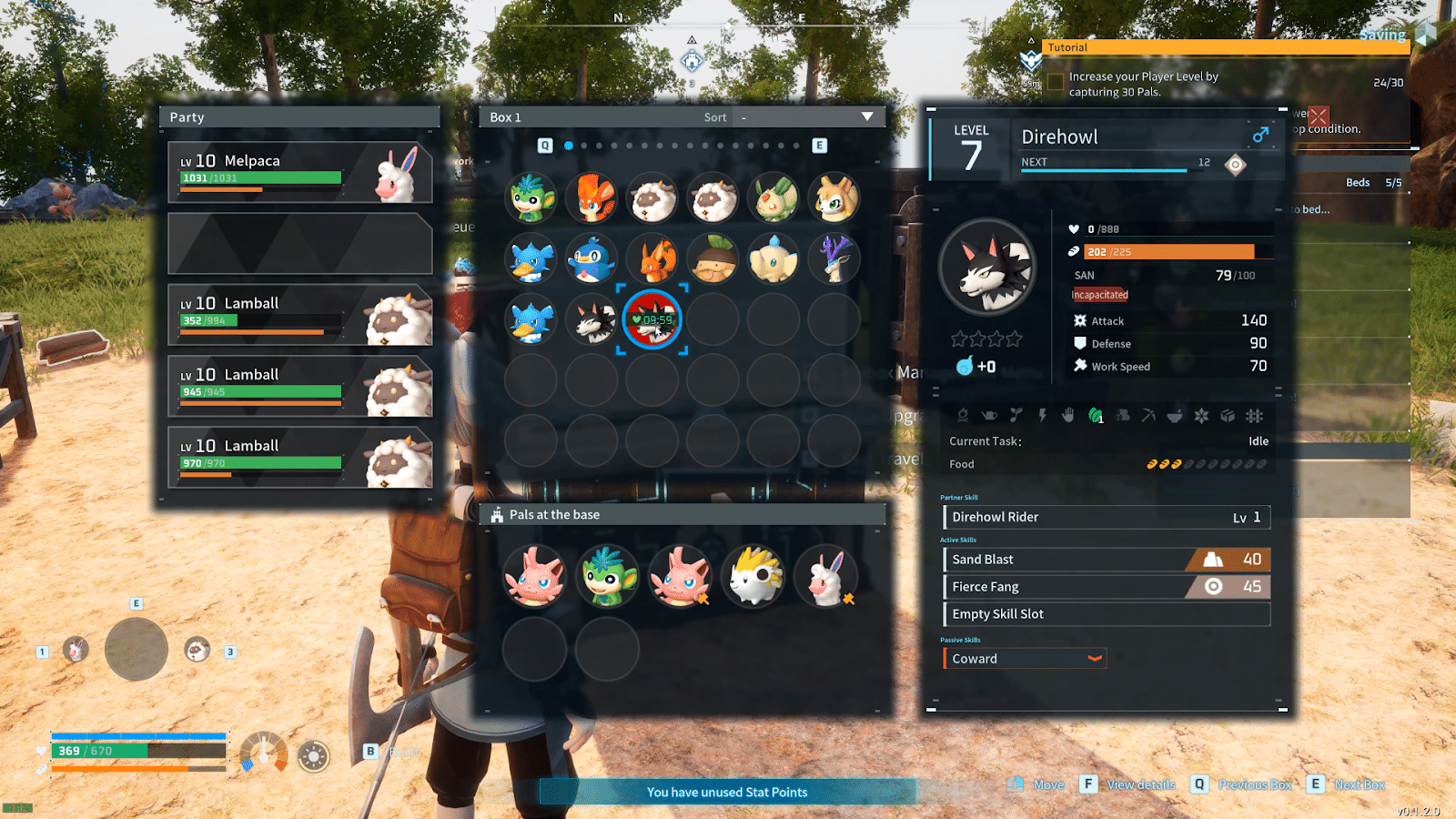
Task: Click the Mining pickaxe suitability icon
Action: [x=1148, y=416]
